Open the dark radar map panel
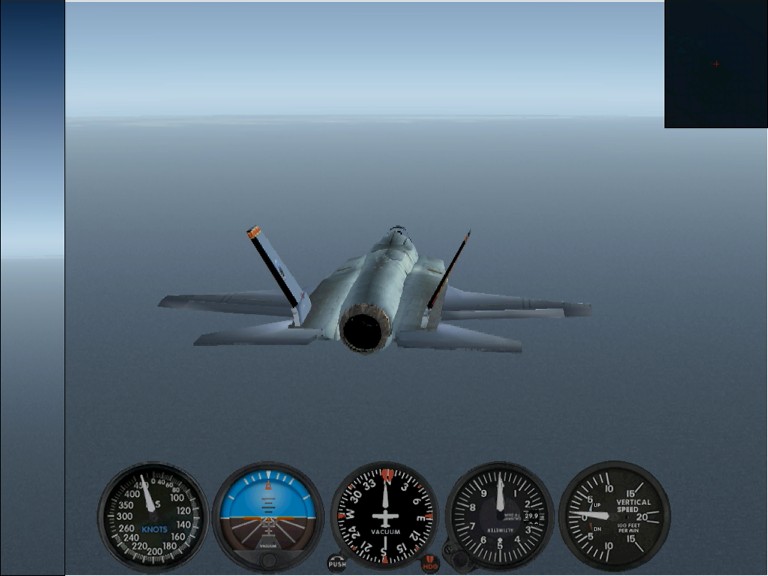The height and width of the screenshot is (576, 768). click(x=716, y=64)
